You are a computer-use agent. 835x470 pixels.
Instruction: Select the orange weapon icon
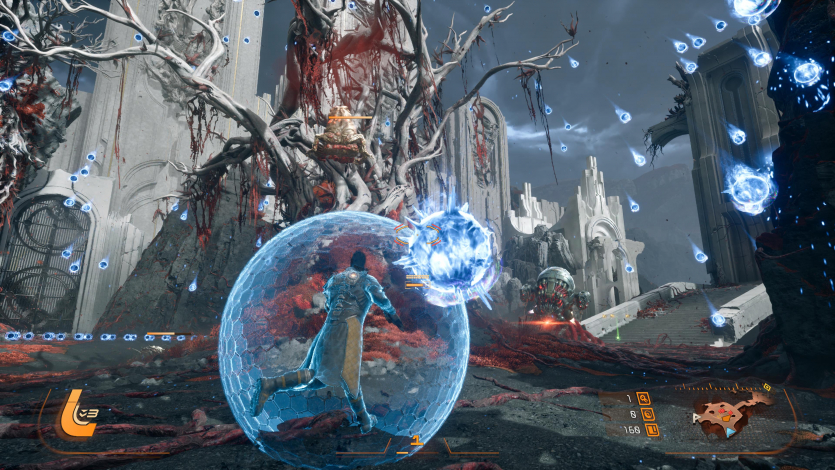pyautogui.click(x=73, y=414)
